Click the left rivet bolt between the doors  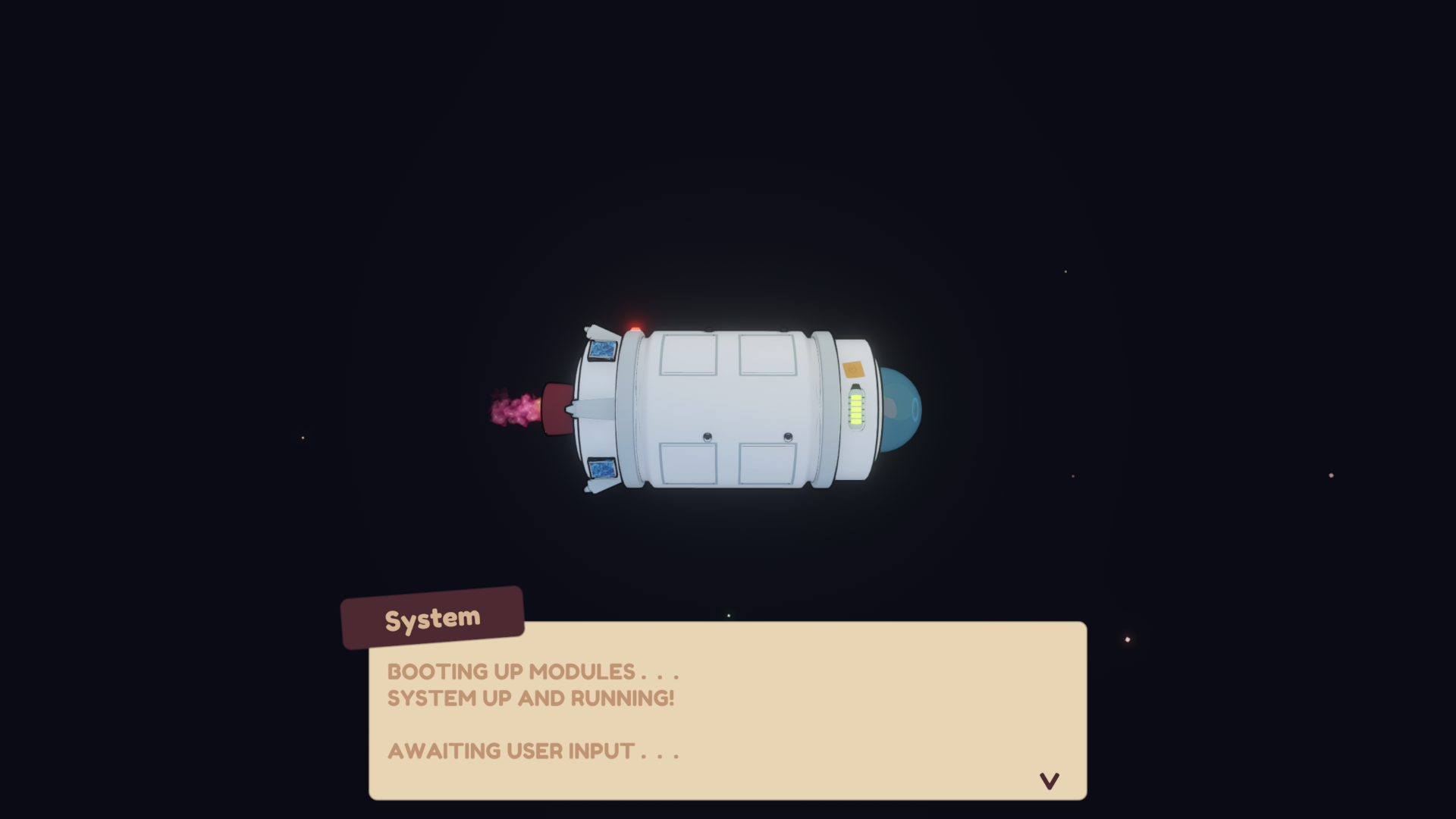click(707, 436)
